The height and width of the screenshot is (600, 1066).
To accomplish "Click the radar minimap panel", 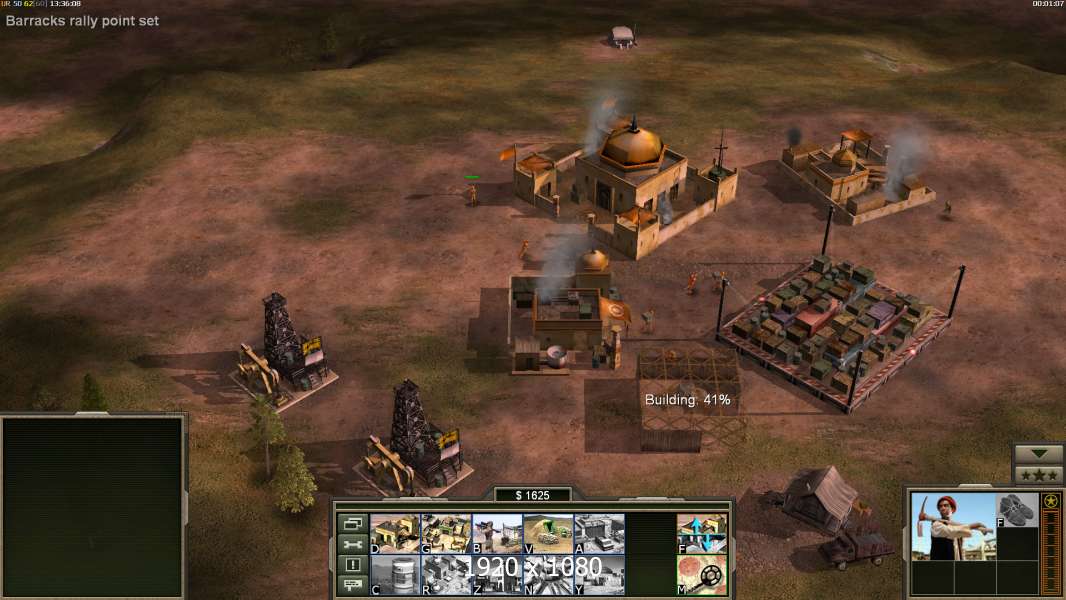I will click(93, 506).
